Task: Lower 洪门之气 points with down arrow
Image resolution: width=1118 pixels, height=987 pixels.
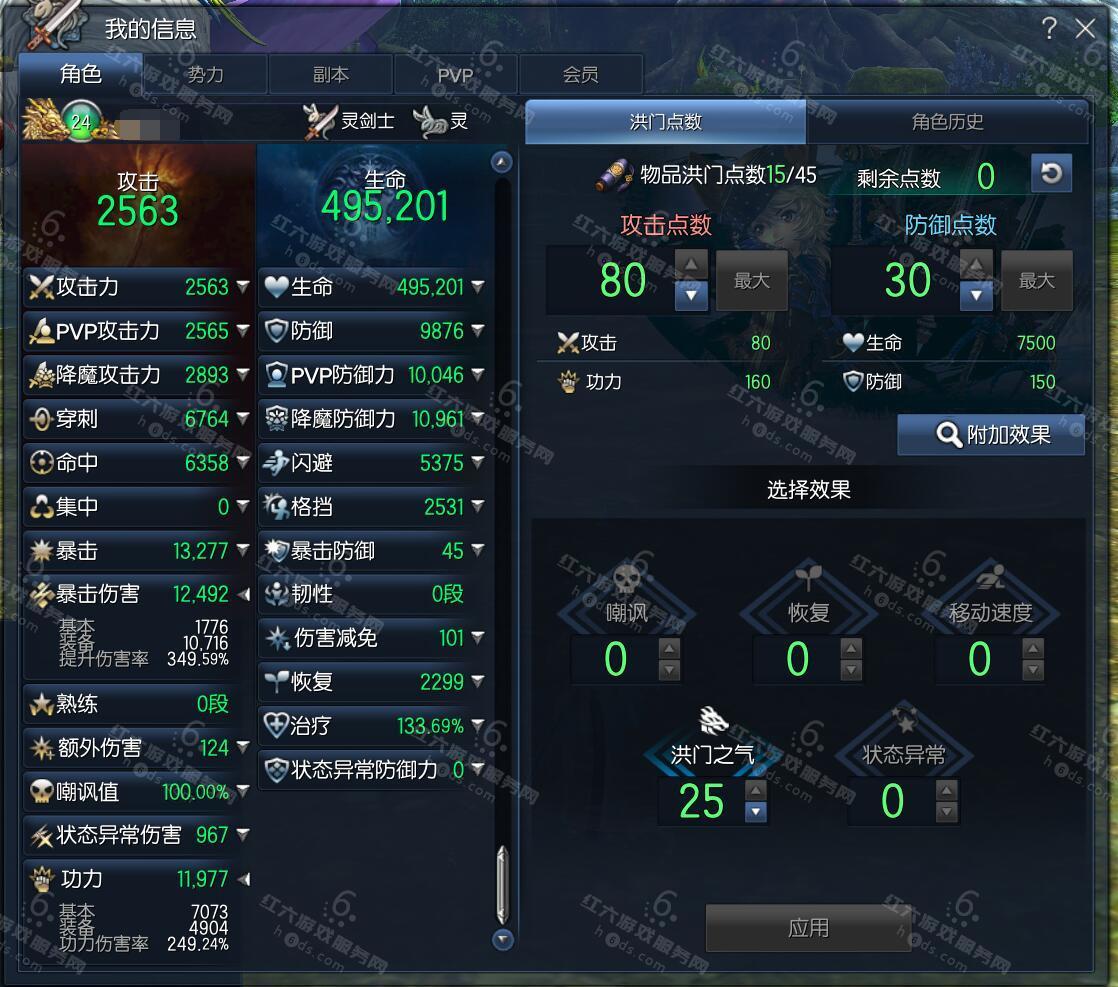Action: click(x=755, y=812)
